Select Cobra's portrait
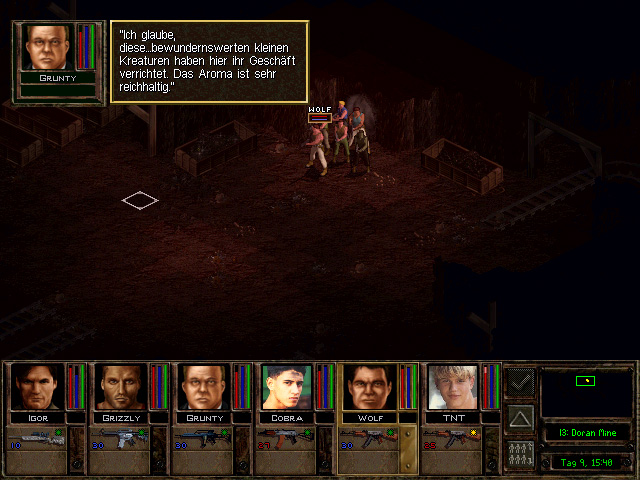This screenshot has height=480, width=640. click(287, 387)
